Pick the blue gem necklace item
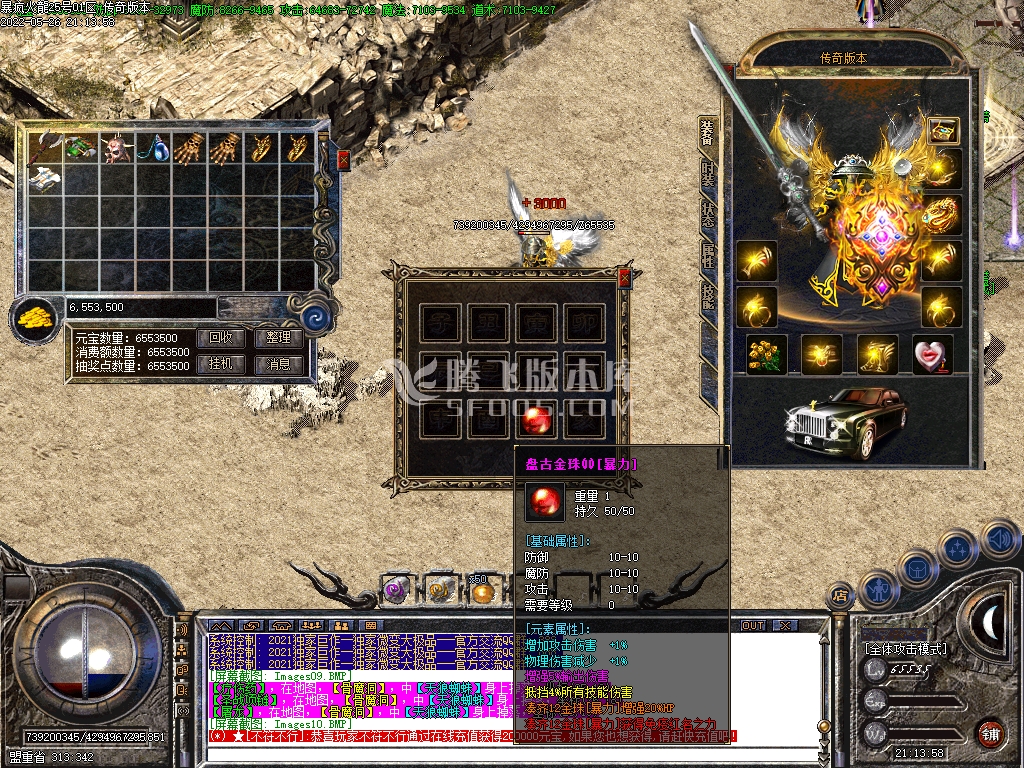 pos(154,148)
